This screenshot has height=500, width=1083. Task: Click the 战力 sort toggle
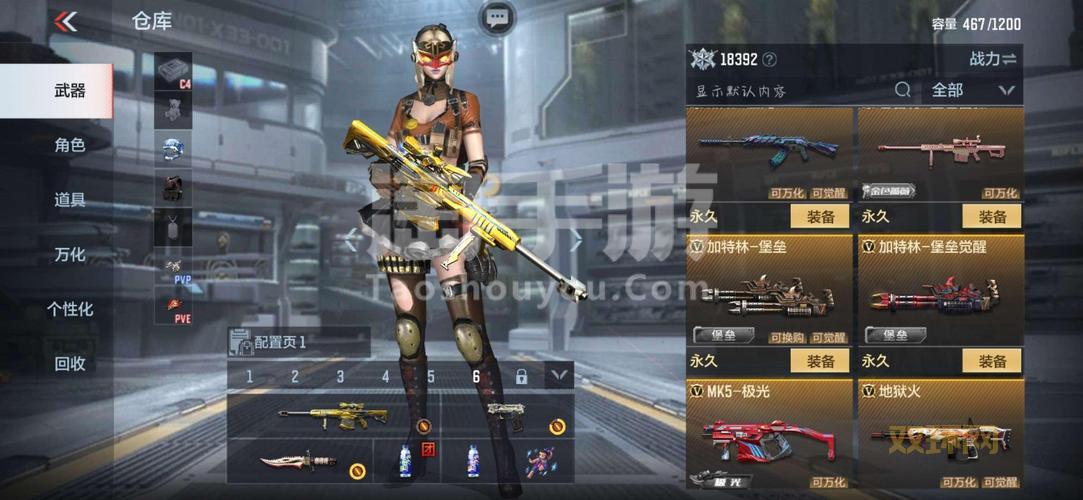tap(992, 59)
